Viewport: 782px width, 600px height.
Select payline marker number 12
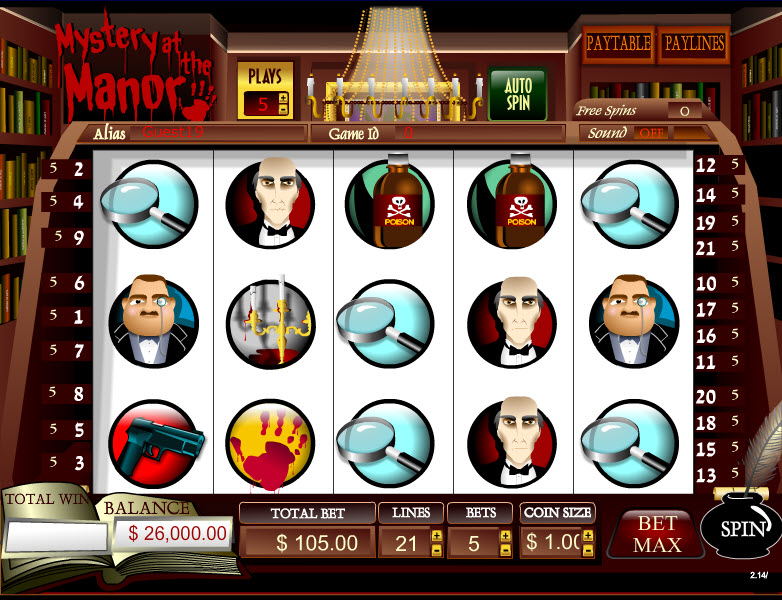click(706, 166)
